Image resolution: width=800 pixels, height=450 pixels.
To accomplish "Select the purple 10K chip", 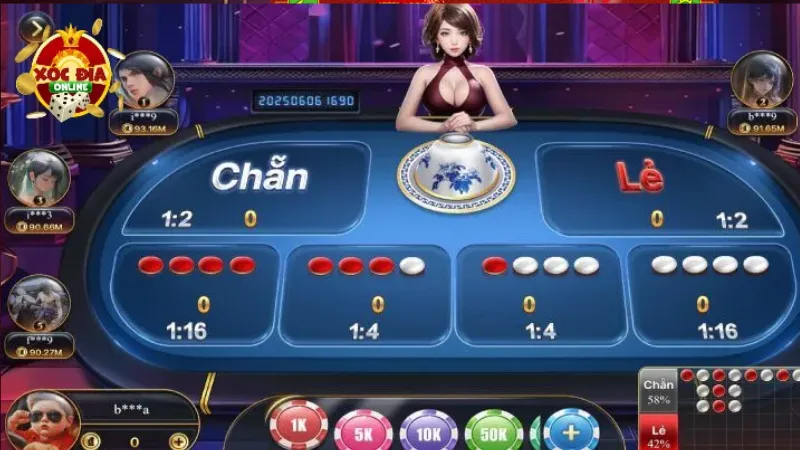I will coord(429,431).
